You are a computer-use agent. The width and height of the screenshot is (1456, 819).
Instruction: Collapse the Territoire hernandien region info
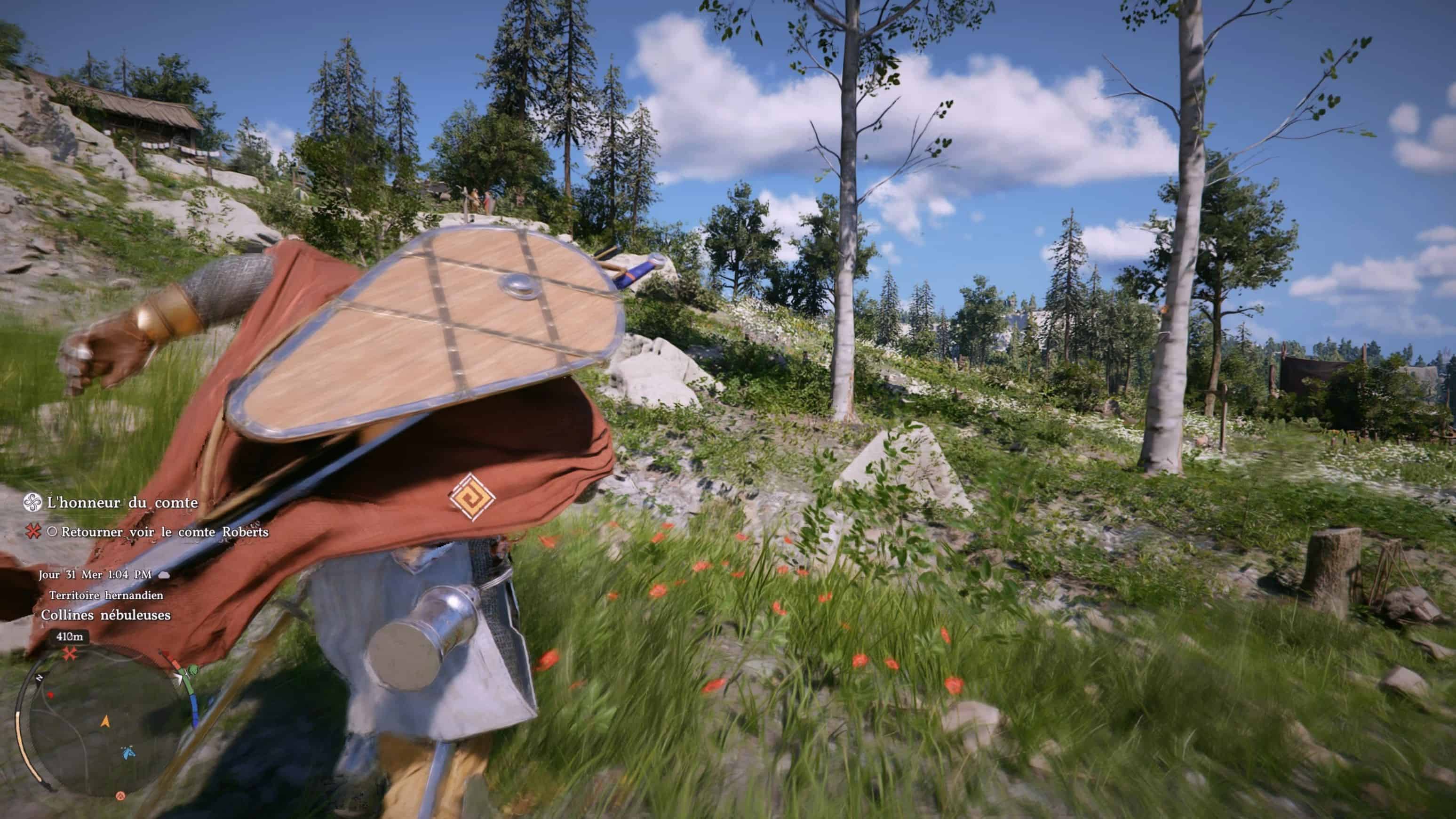106,596
